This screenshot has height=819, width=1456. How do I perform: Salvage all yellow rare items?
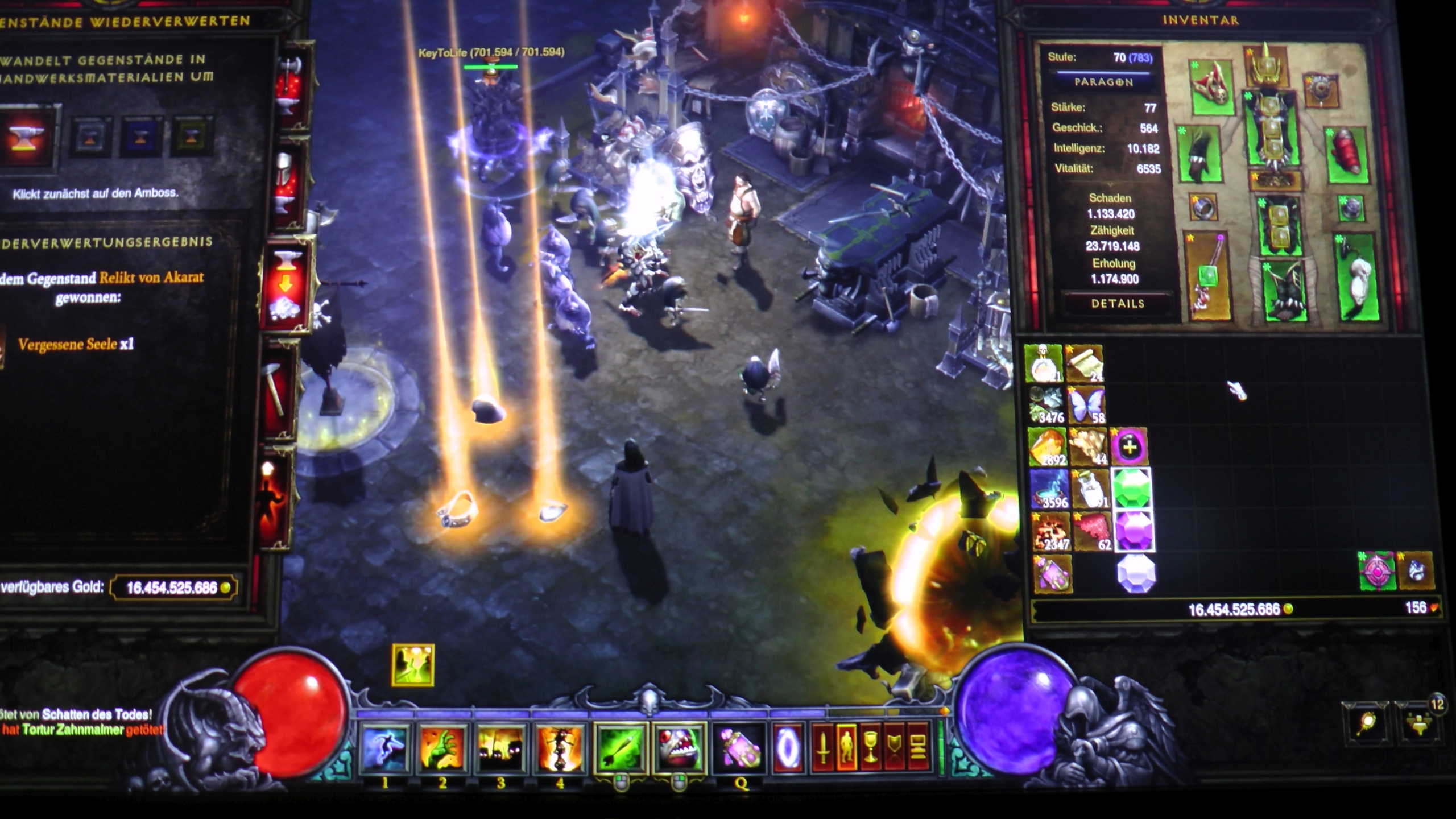click(193, 137)
